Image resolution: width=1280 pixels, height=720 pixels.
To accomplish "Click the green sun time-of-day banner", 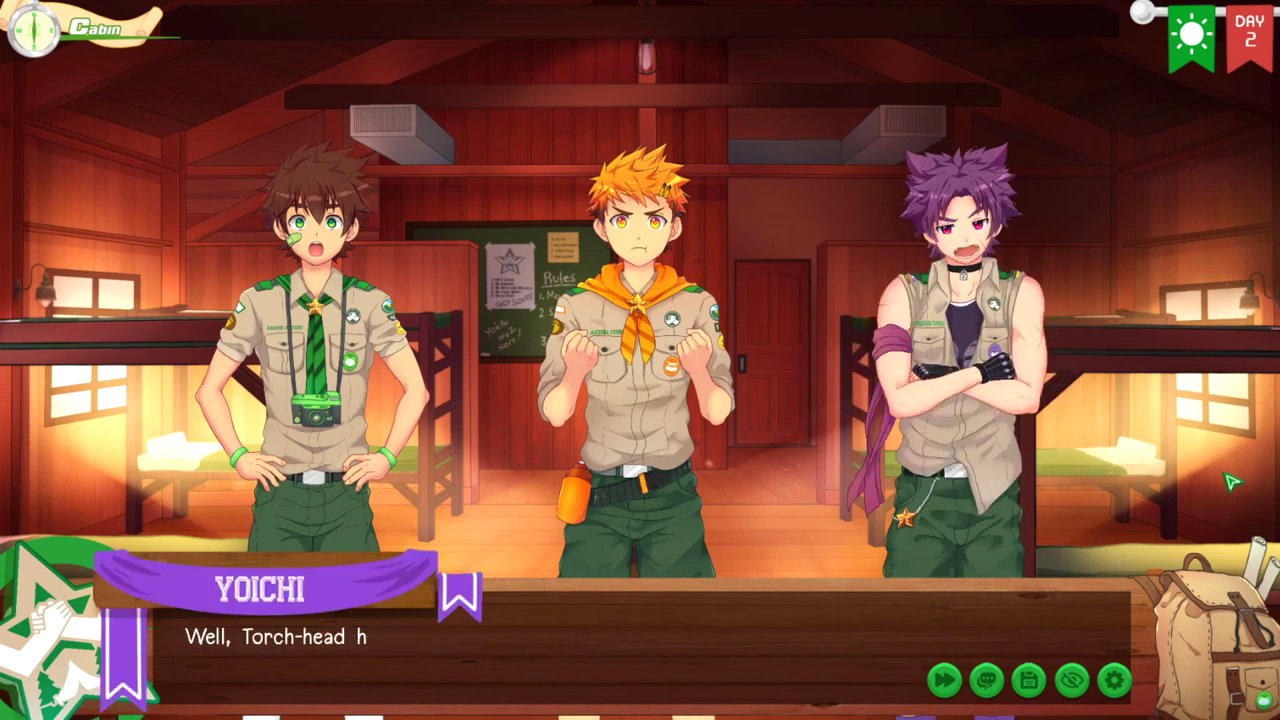I will coord(1192,35).
